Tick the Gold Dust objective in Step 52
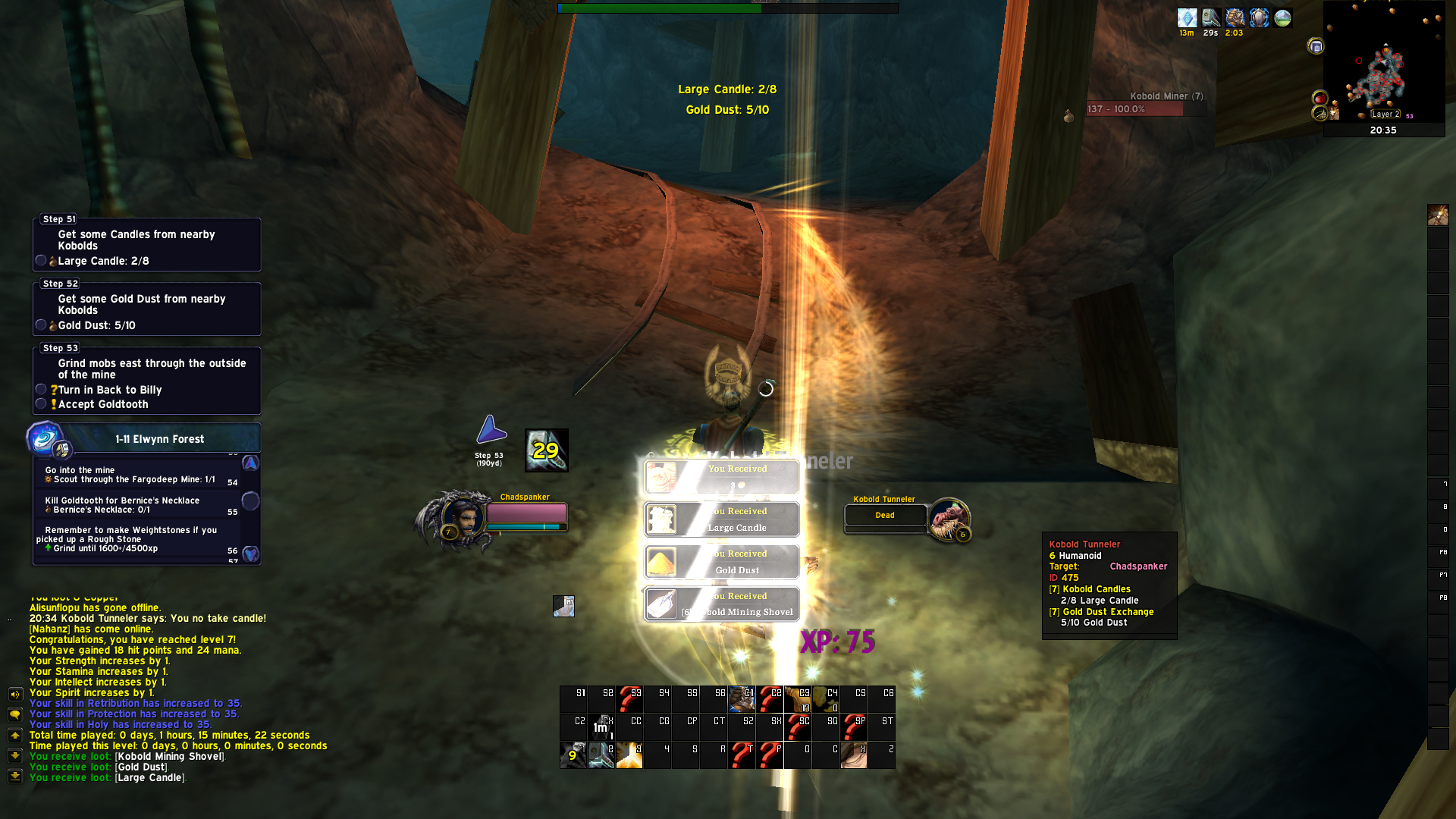Viewport: 1456px width, 819px height. pyautogui.click(x=41, y=325)
